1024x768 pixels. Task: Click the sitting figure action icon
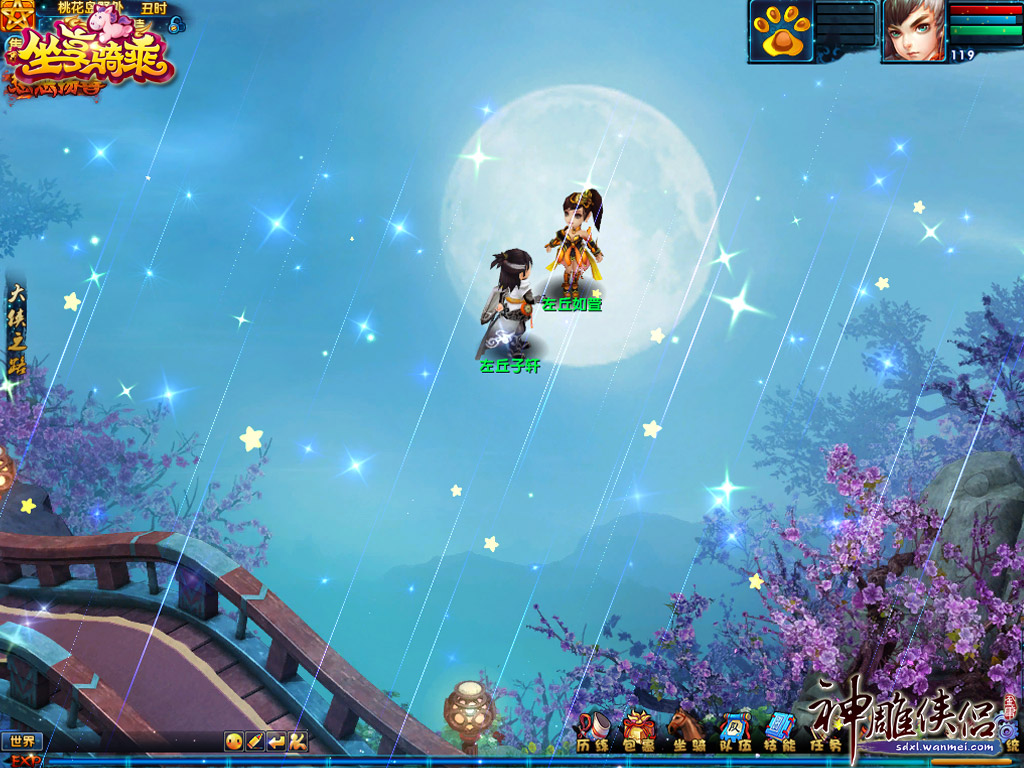[x=298, y=742]
